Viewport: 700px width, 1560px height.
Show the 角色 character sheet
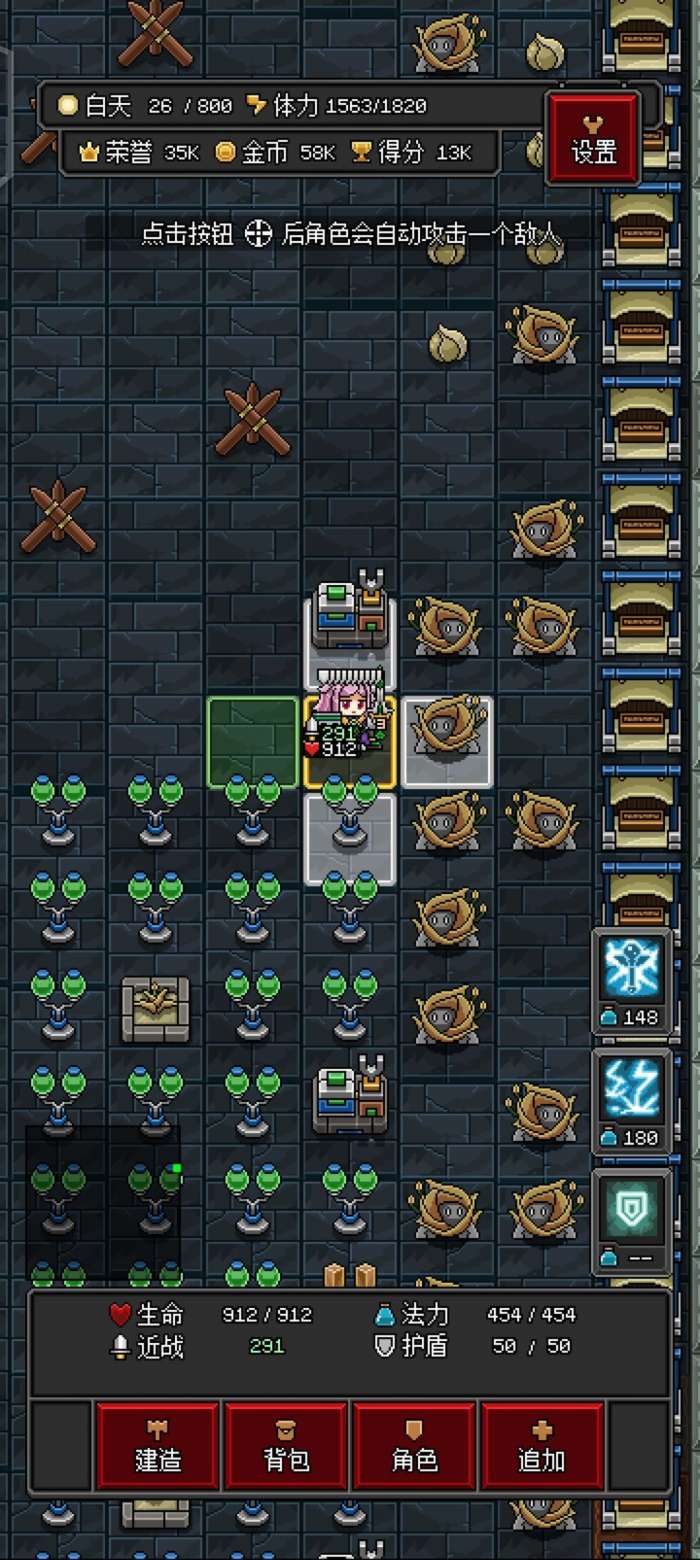[415, 1446]
